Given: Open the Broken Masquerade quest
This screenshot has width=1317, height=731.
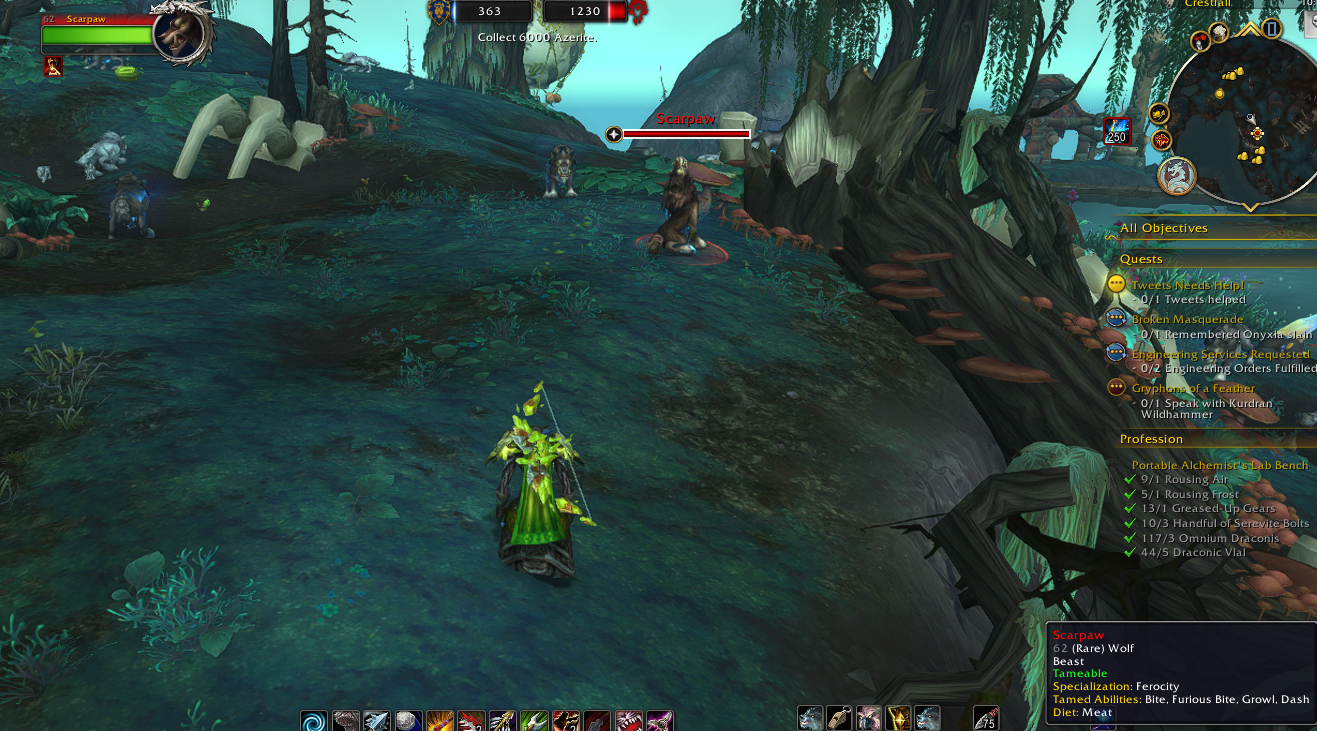Looking at the screenshot, I should (1187, 320).
